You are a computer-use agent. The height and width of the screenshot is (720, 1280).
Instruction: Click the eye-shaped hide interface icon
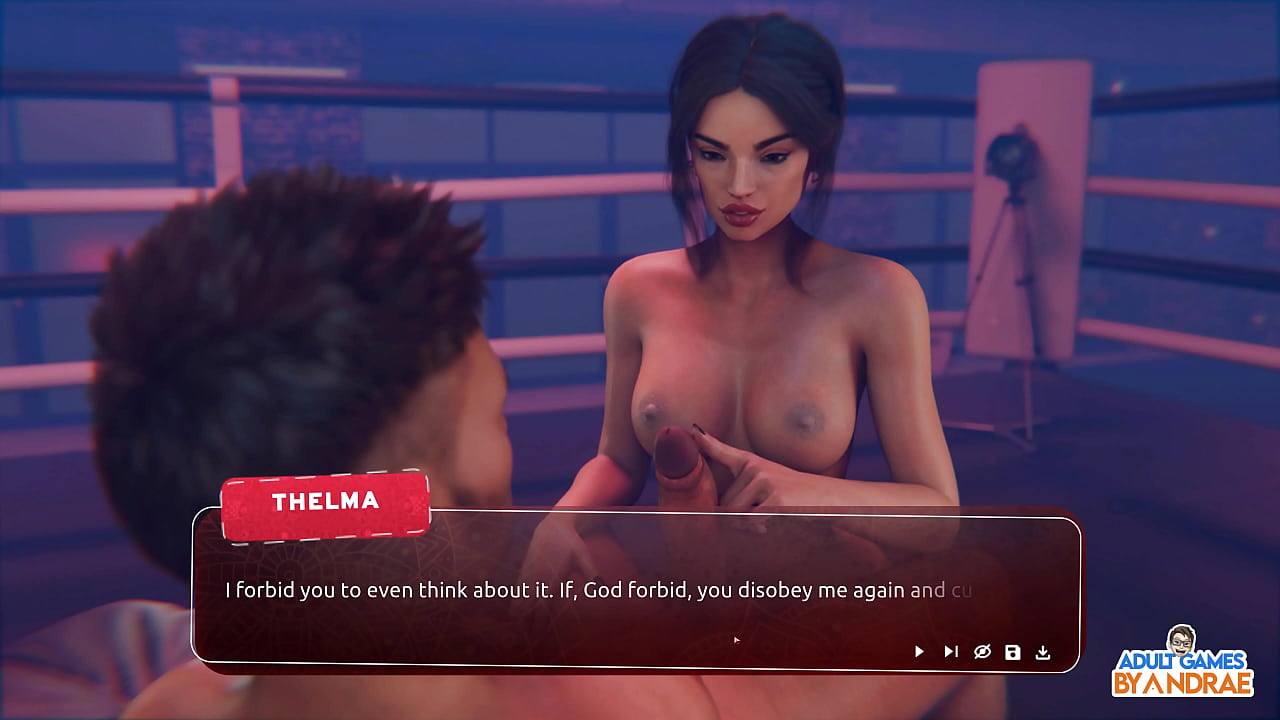pos(982,651)
